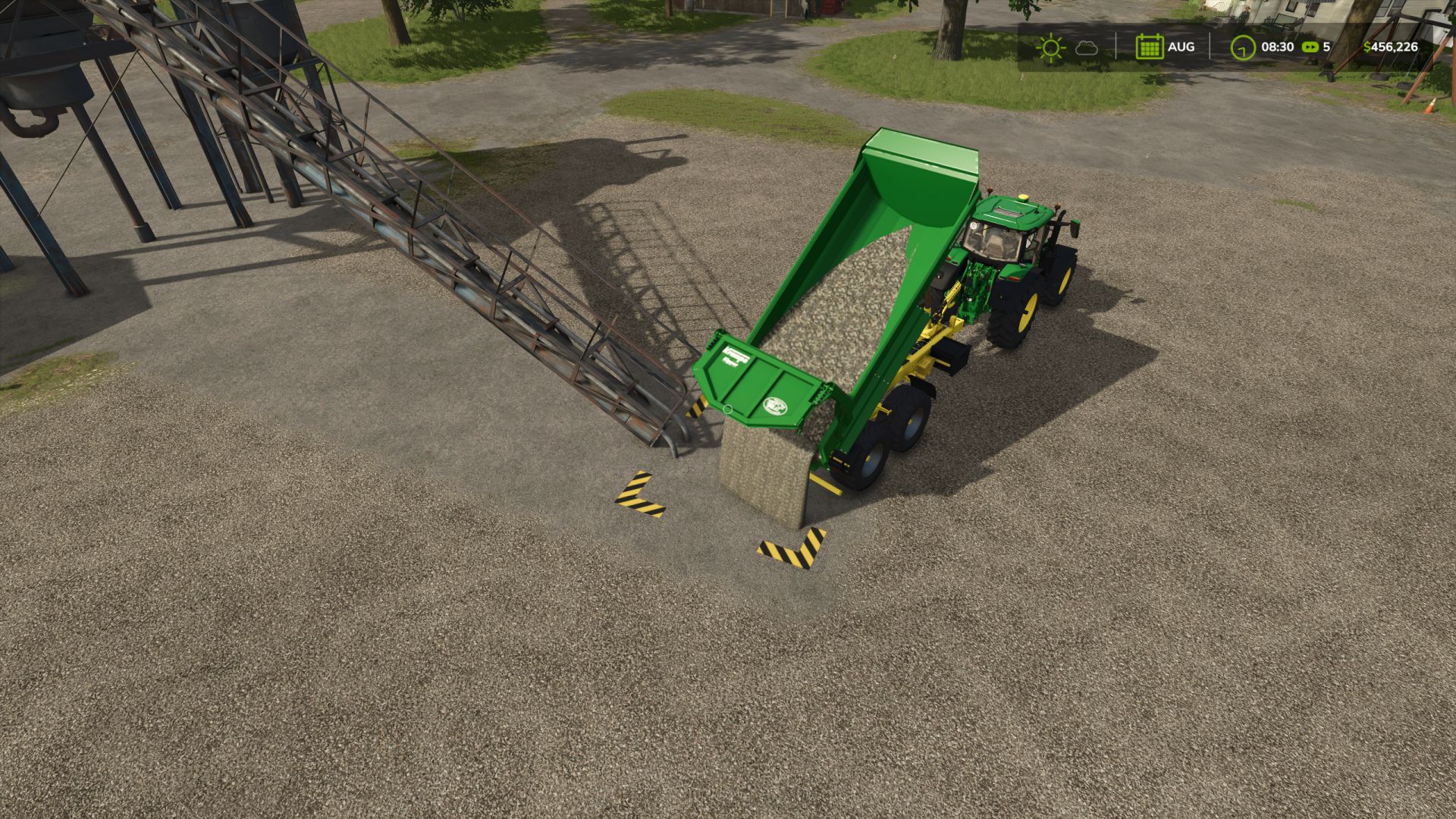
Task: Click the $456,226 money display
Action: [1394, 47]
